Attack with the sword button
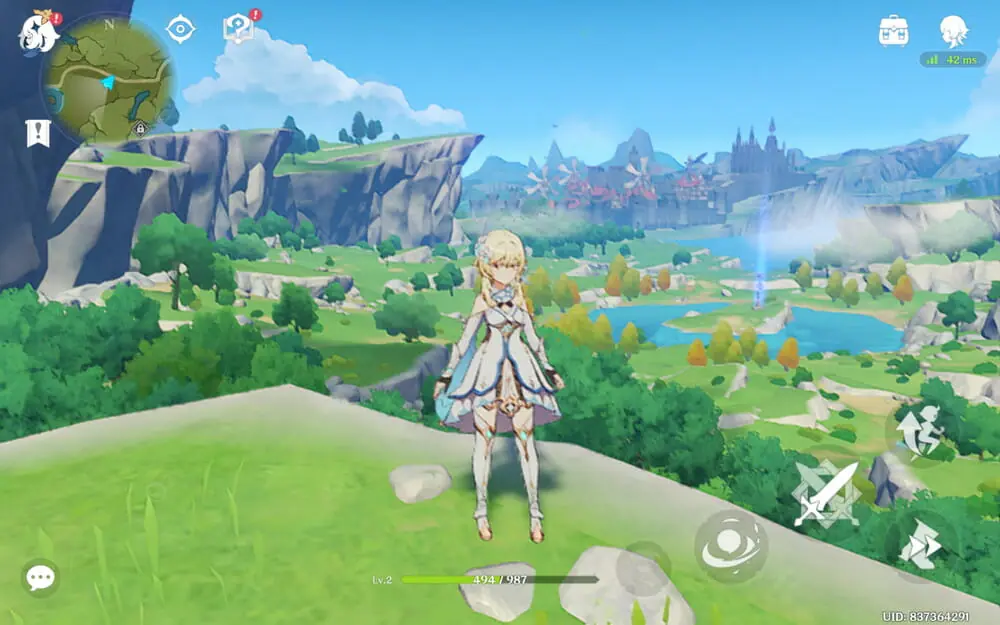 point(826,493)
